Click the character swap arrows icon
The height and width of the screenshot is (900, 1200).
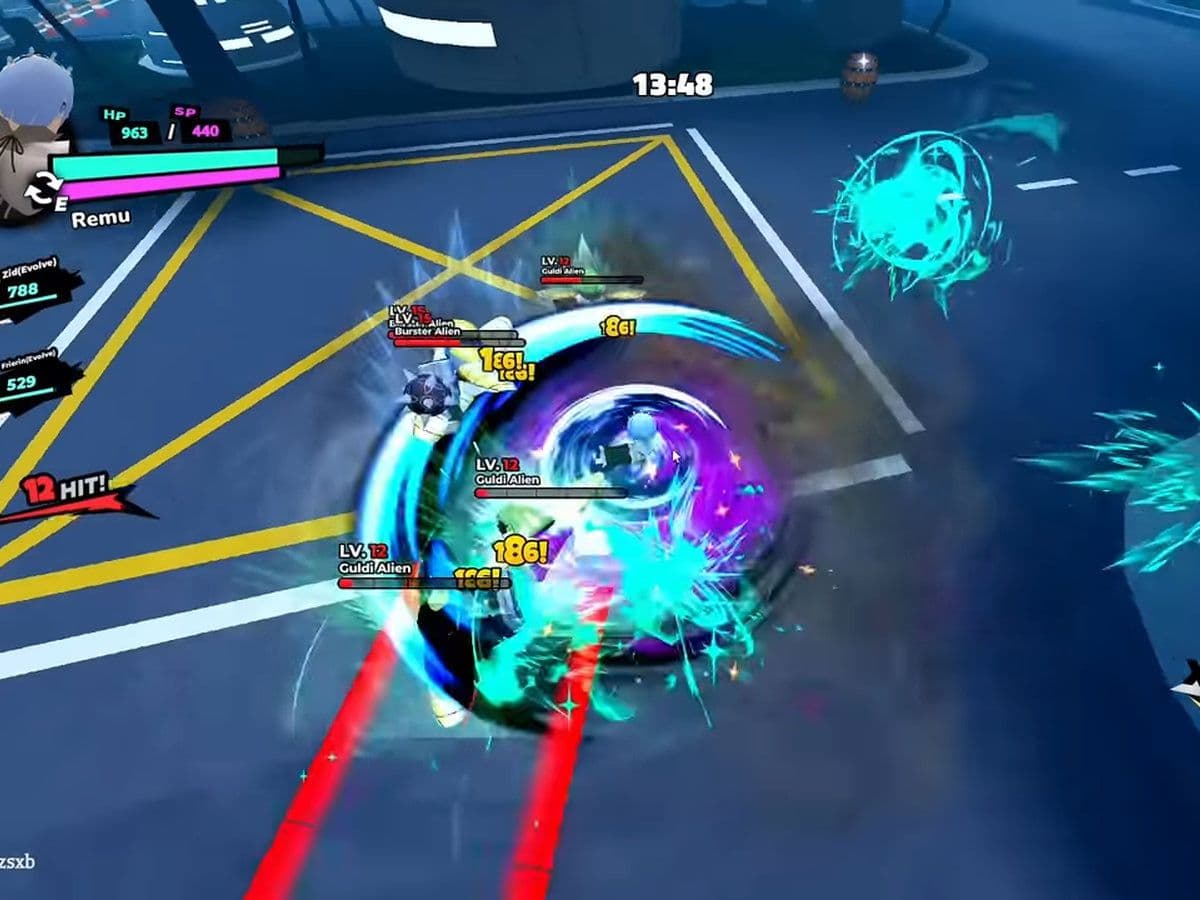point(41,189)
